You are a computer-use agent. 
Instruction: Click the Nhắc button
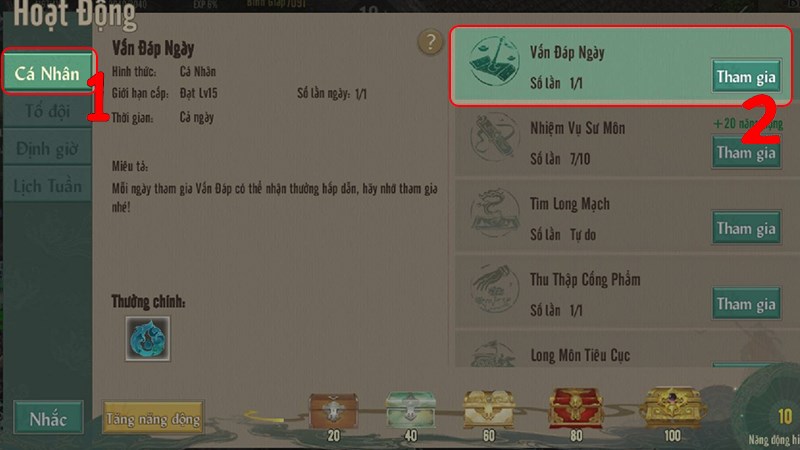pos(47,417)
